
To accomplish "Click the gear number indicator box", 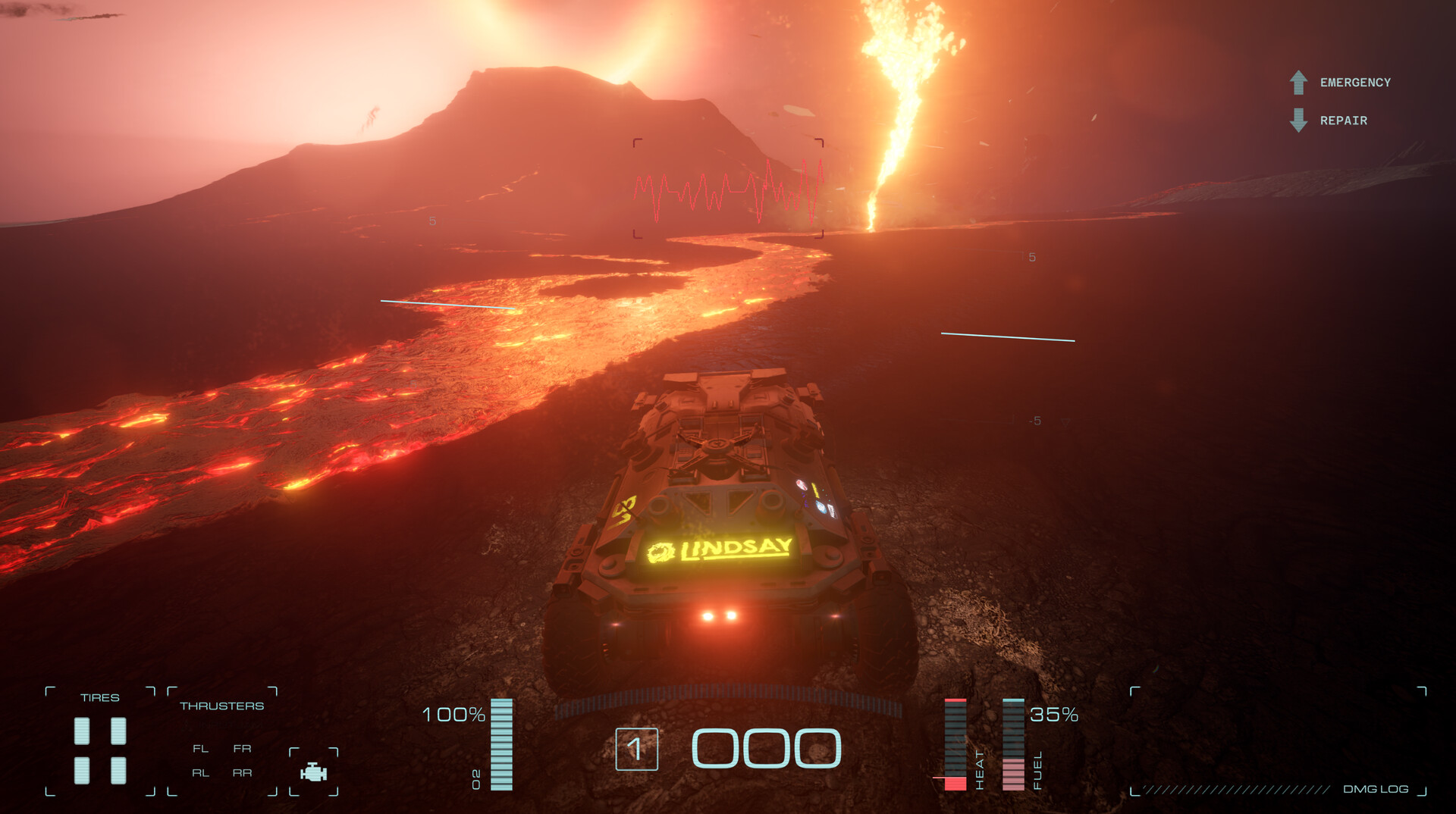I will click(636, 749).
